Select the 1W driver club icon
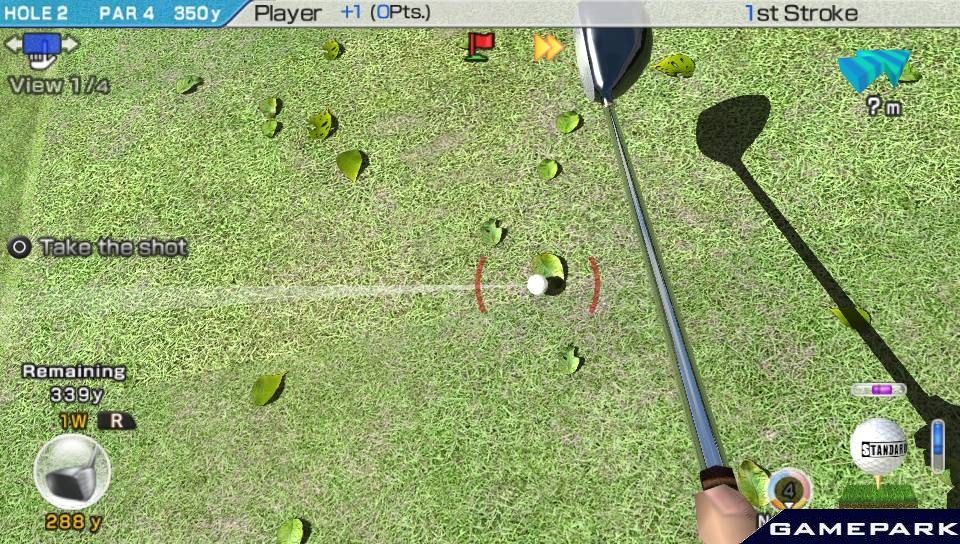This screenshot has height=544, width=960. (x=71, y=472)
